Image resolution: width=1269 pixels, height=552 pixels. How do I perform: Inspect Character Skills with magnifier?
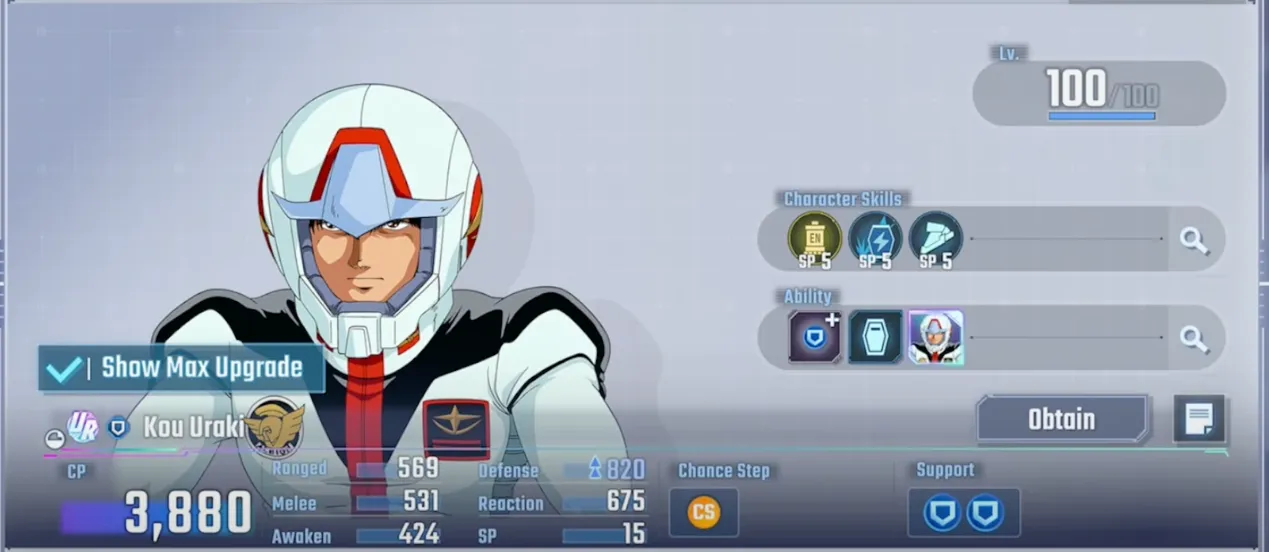coord(1194,240)
